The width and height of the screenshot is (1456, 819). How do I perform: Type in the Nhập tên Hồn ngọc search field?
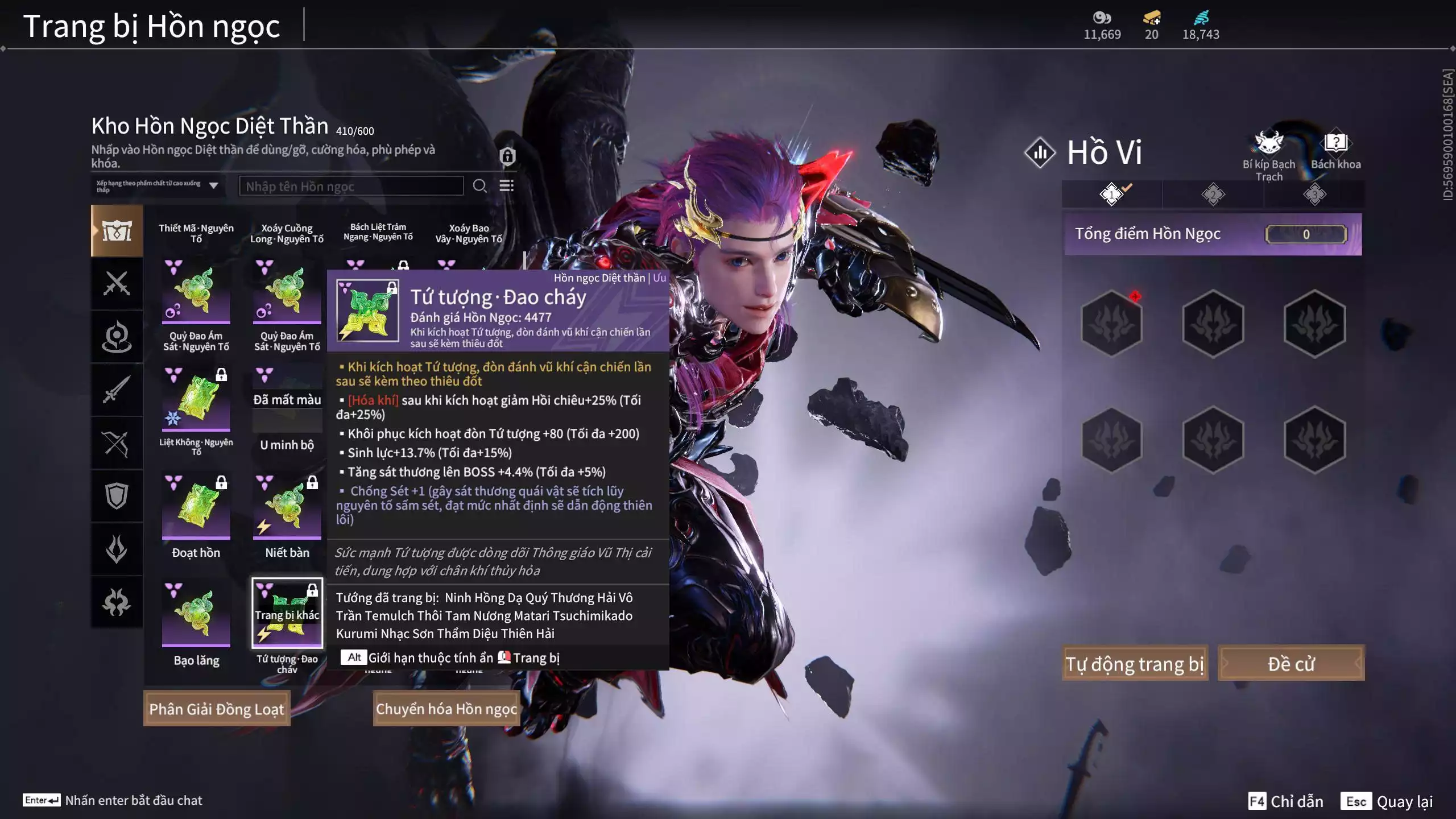click(351, 186)
